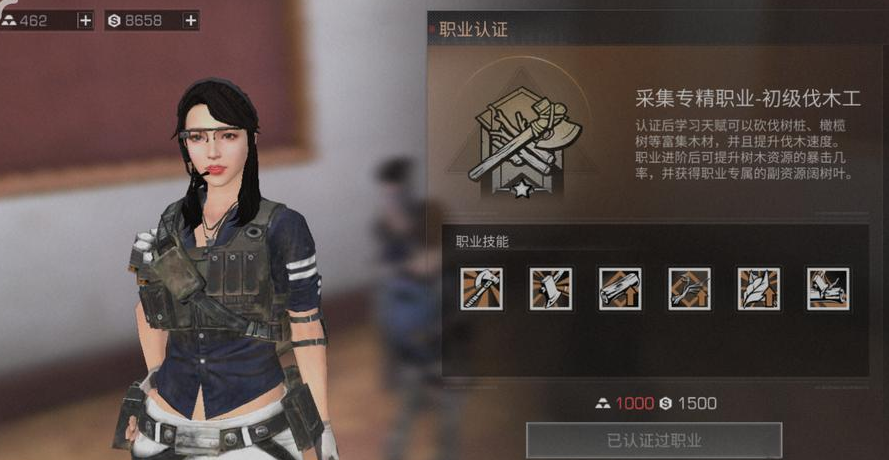View the twig branch upgrade skill
Screen dimensions: 889x460
coord(689,288)
